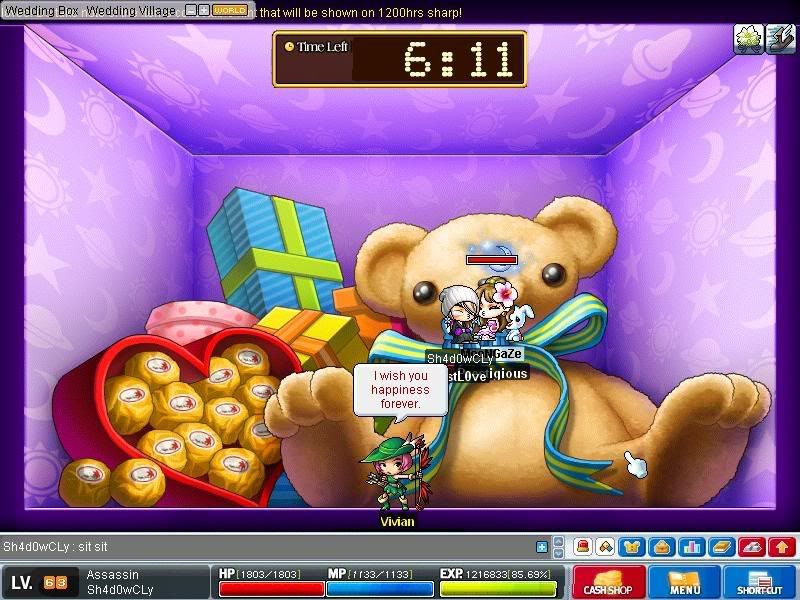The width and height of the screenshot is (800, 600).
Task: Open the Cash Shop
Action: (x=608, y=583)
